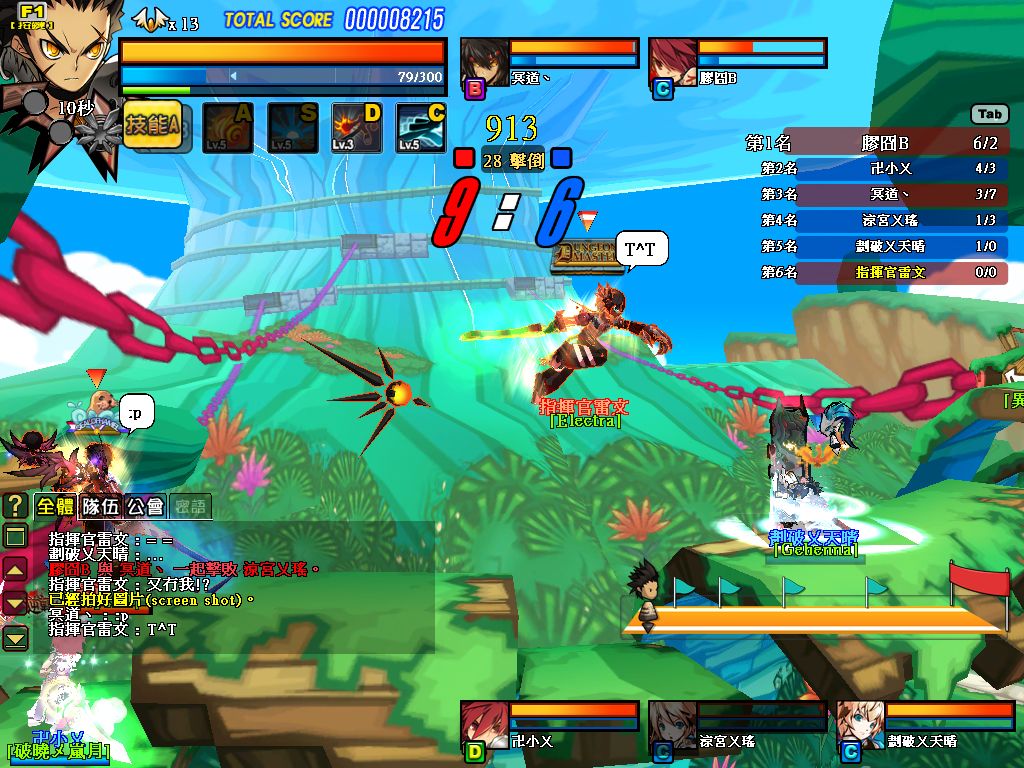Activate the C-key skill icon

point(421,127)
